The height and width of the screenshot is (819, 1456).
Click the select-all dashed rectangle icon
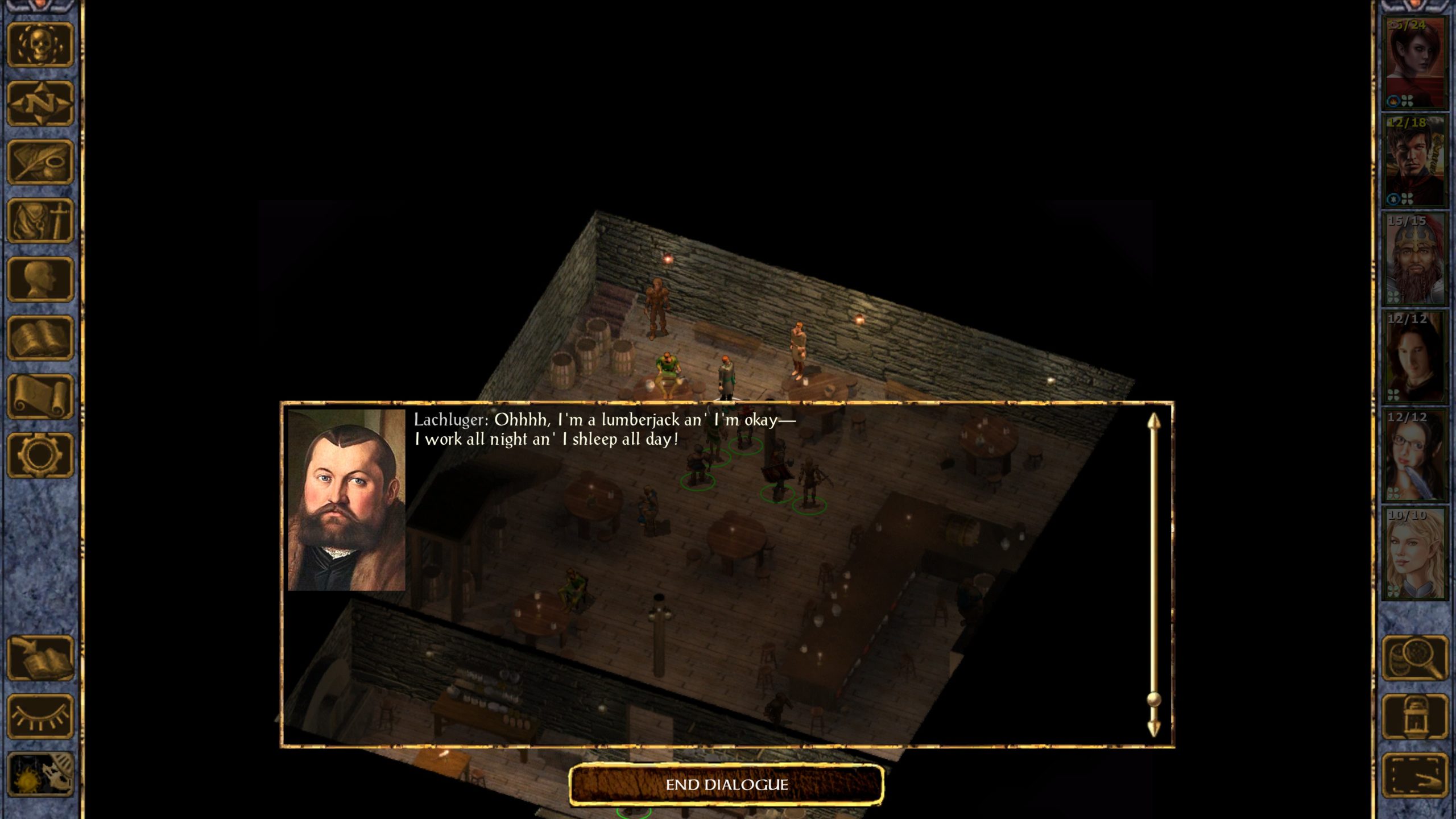(1414, 775)
